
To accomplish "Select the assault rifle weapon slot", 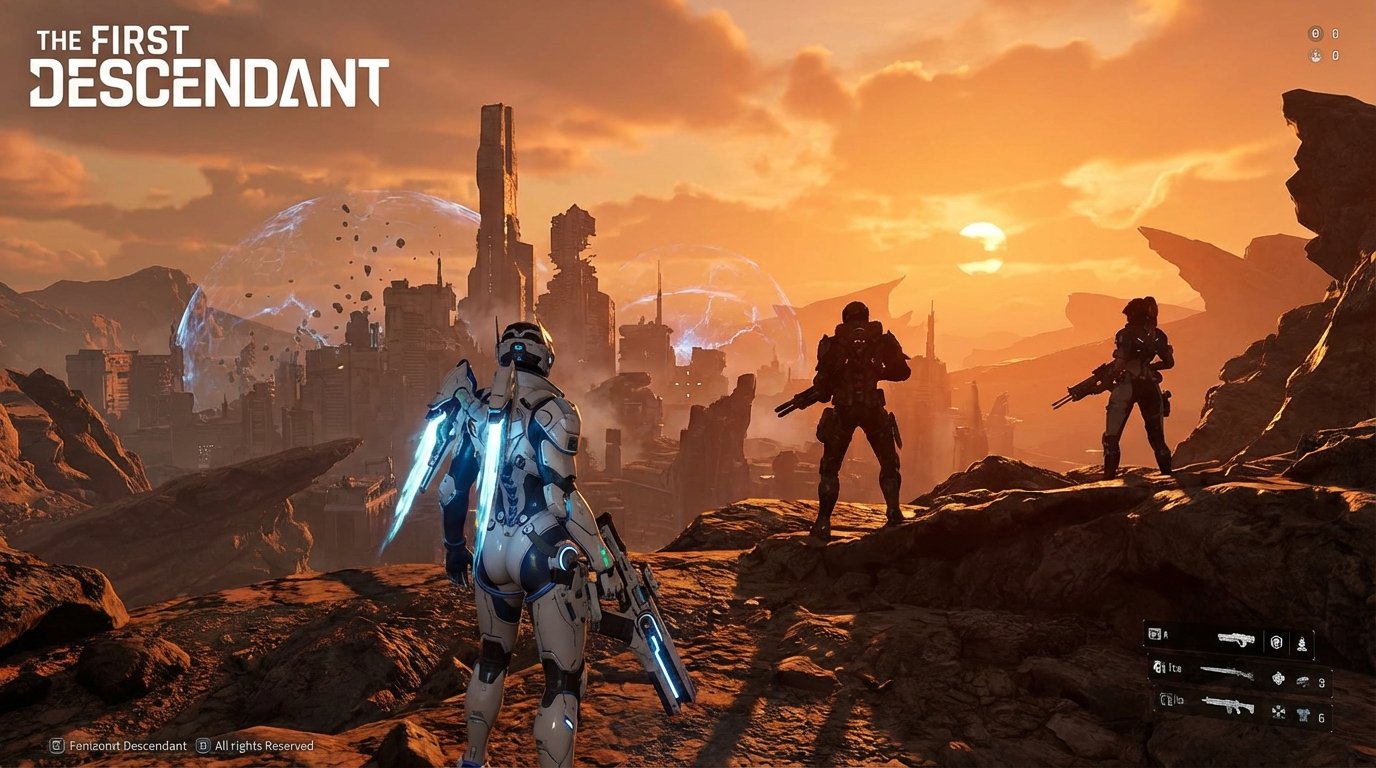I will pos(1229,707).
